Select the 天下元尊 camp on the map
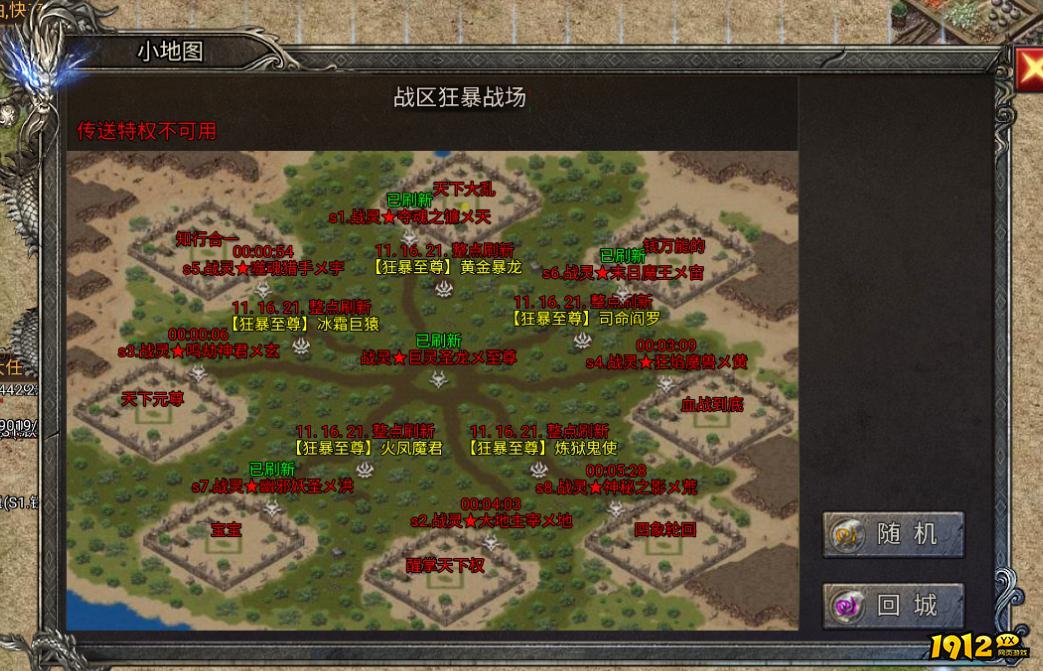The height and width of the screenshot is (671, 1043). (x=153, y=398)
